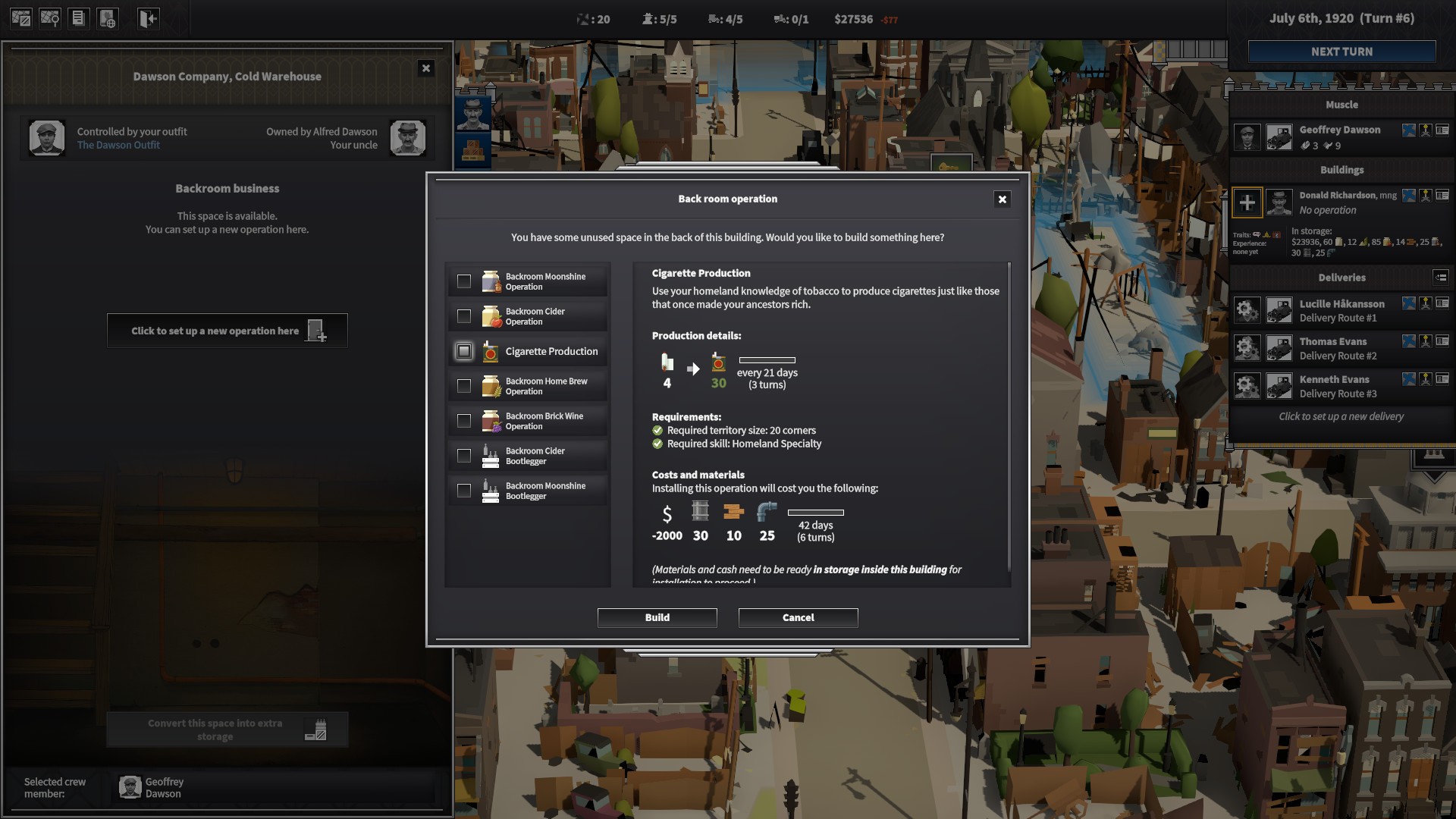Select Backroom Moonshine Operation checkbox
The image size is (1456, 819).
tap(464, 281)
